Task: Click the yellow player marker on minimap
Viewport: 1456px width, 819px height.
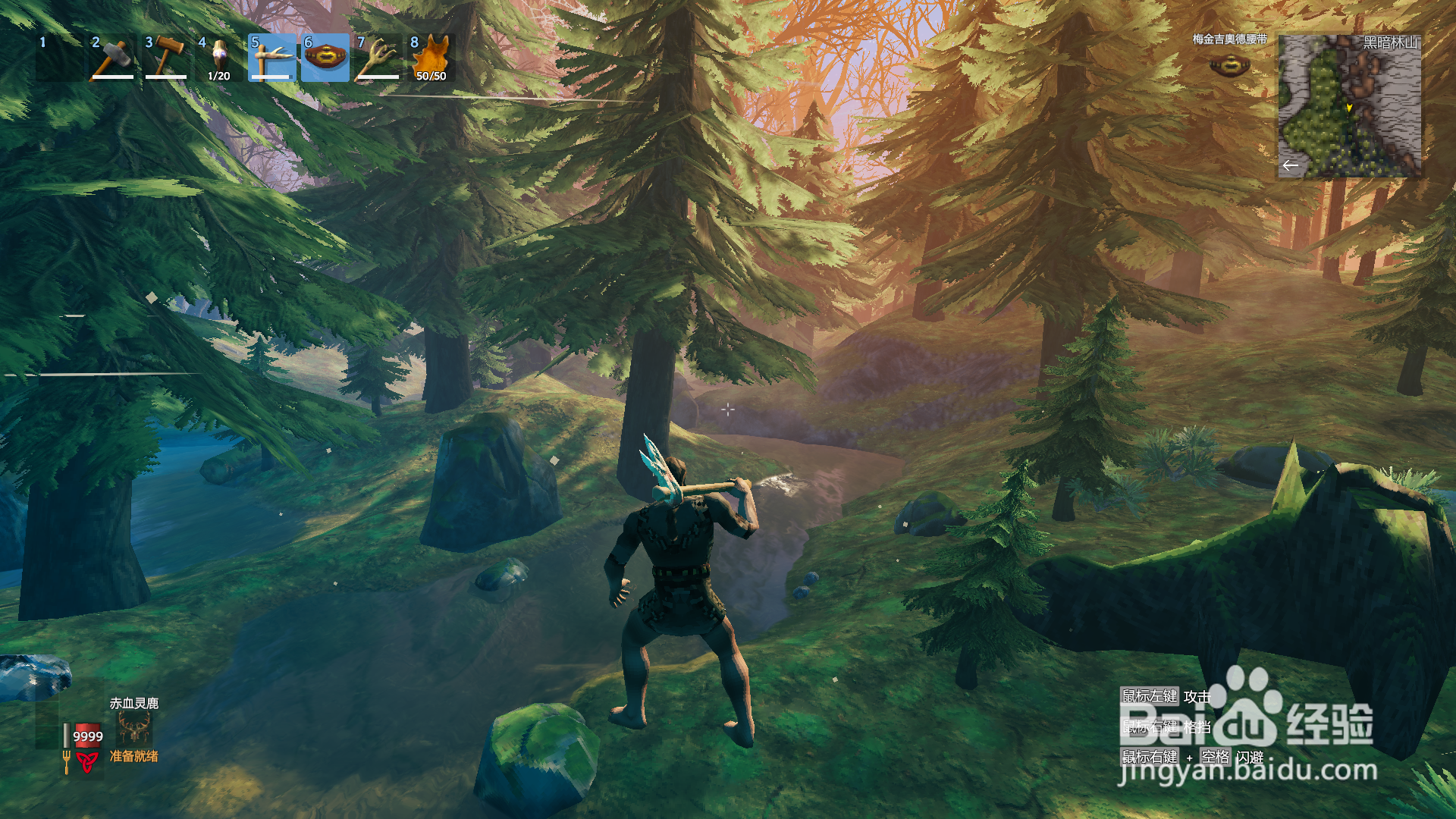Action: 1349,108
